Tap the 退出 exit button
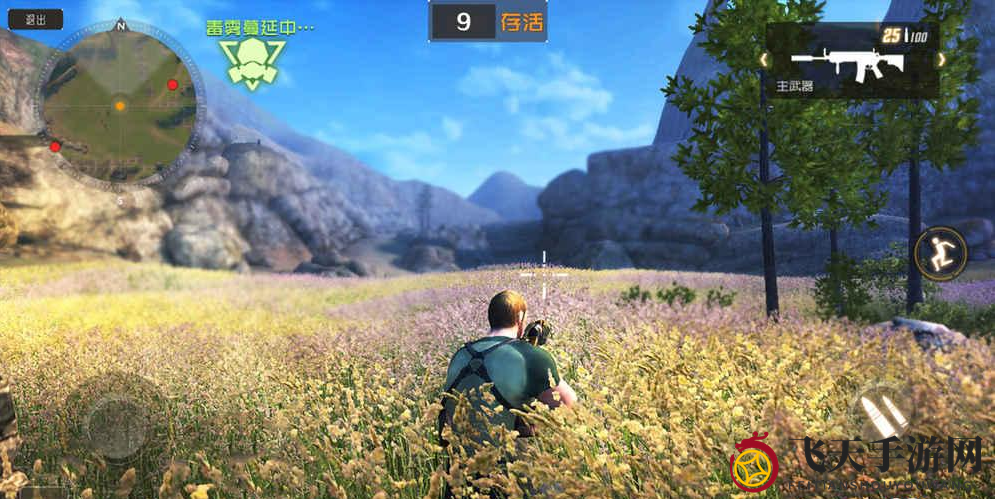 (x=35, y=19)
